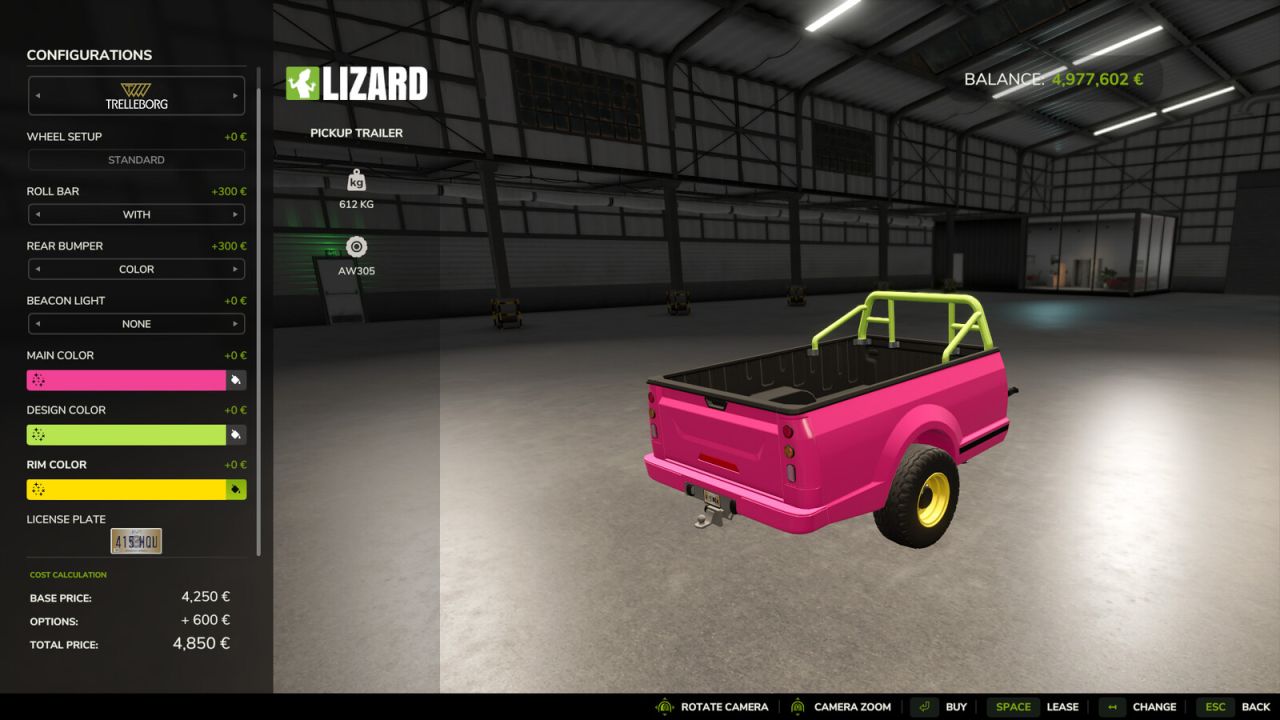Click the AW305 tire specification icon
Viewport: 1280px width, 720px height.
[356, 247]
